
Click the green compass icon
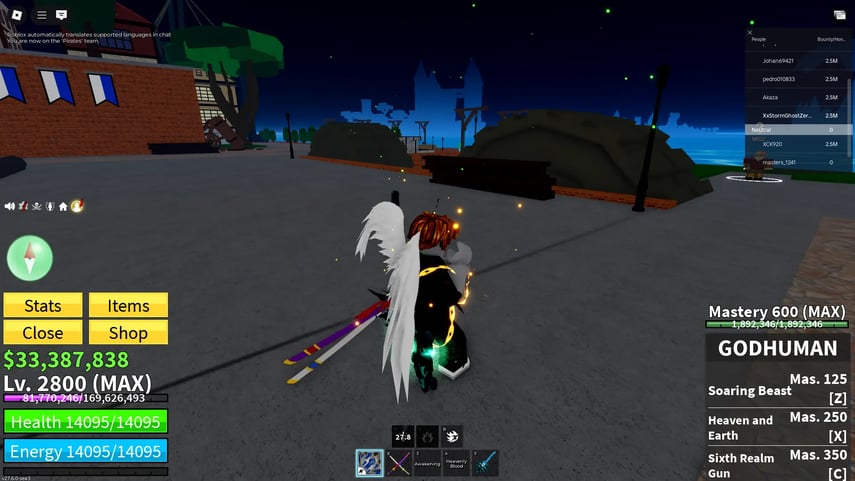(x=29, y=258)
